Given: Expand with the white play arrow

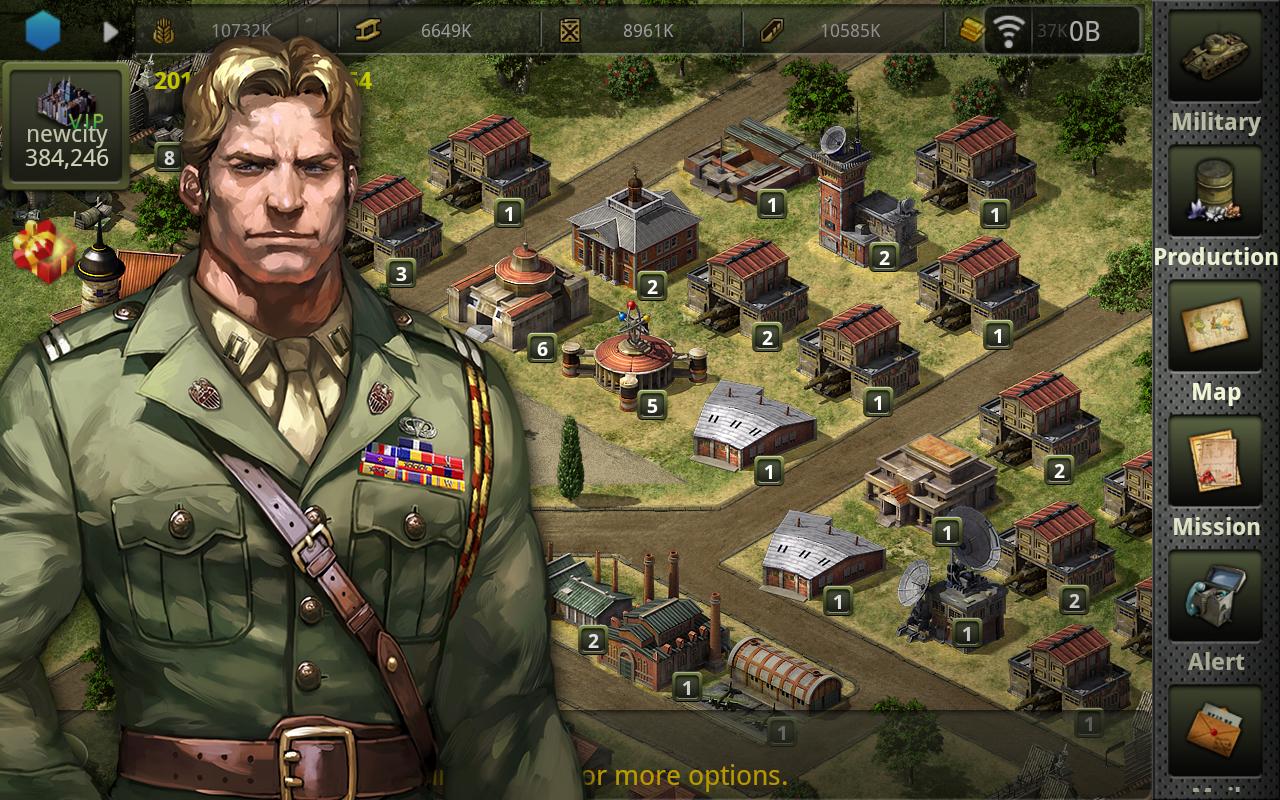Looking at the screenshot, I should tap(111, 31).
